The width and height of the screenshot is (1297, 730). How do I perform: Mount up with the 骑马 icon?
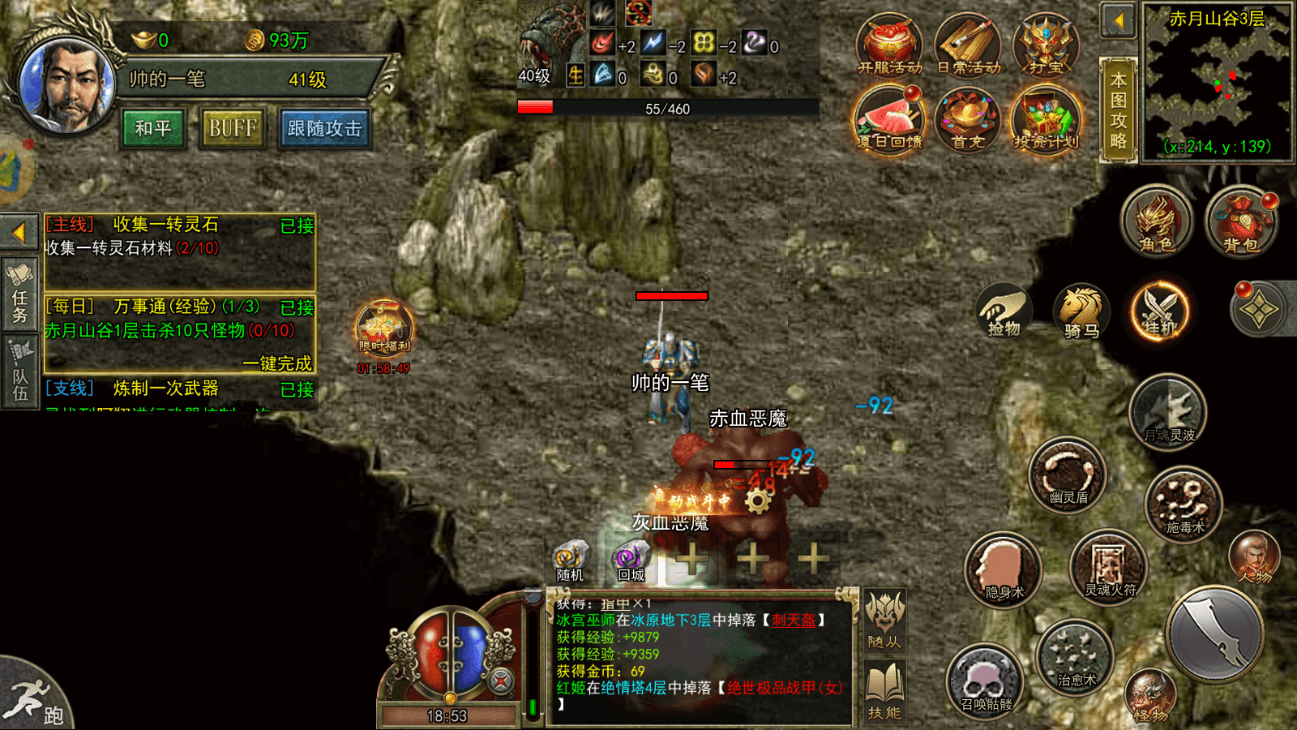coord(1081,311)
